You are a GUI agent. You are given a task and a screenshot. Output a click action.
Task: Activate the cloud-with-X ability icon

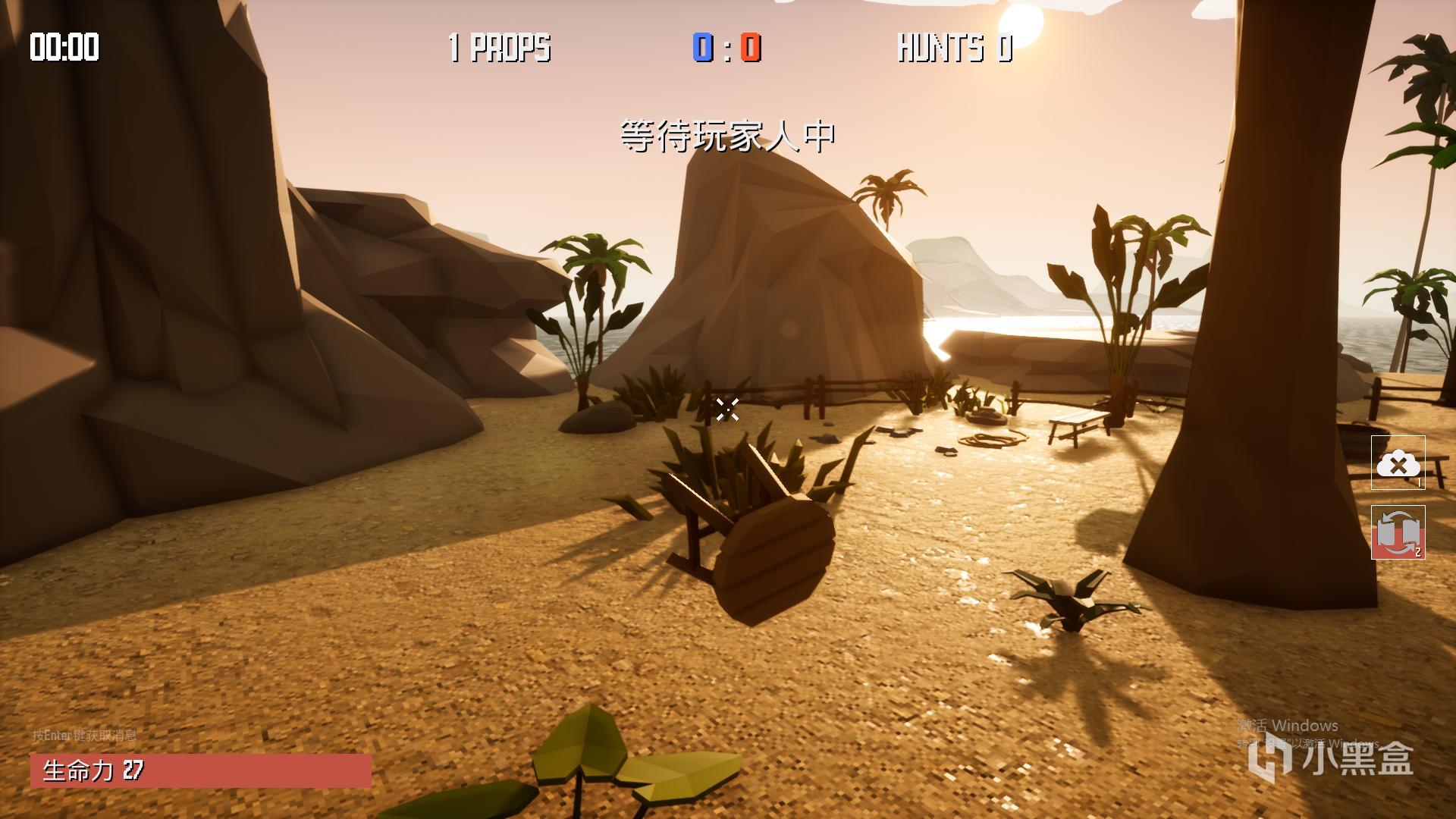(x=1398, y=463)
